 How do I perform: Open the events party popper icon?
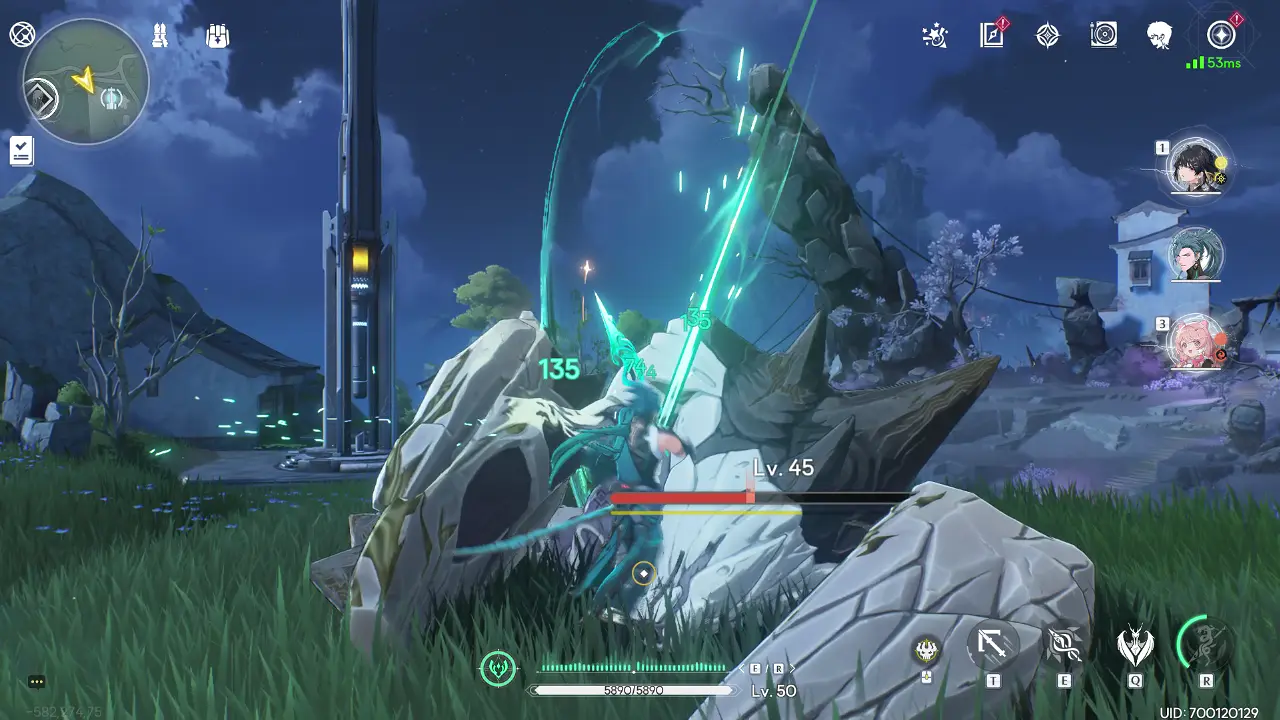[x=934, y=36]
